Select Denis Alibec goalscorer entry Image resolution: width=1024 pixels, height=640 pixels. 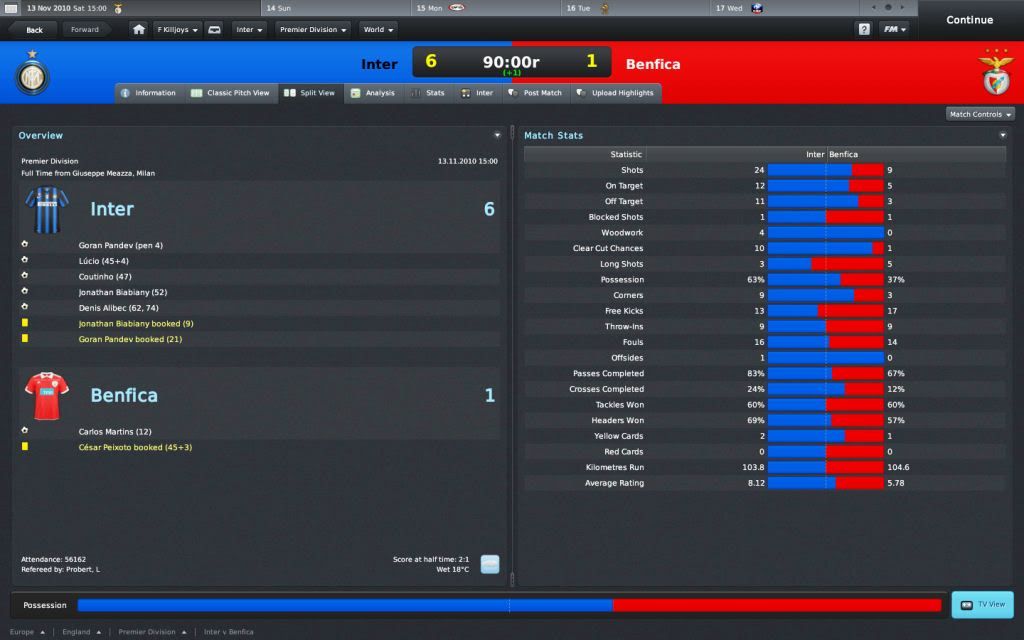pos(118,308)
